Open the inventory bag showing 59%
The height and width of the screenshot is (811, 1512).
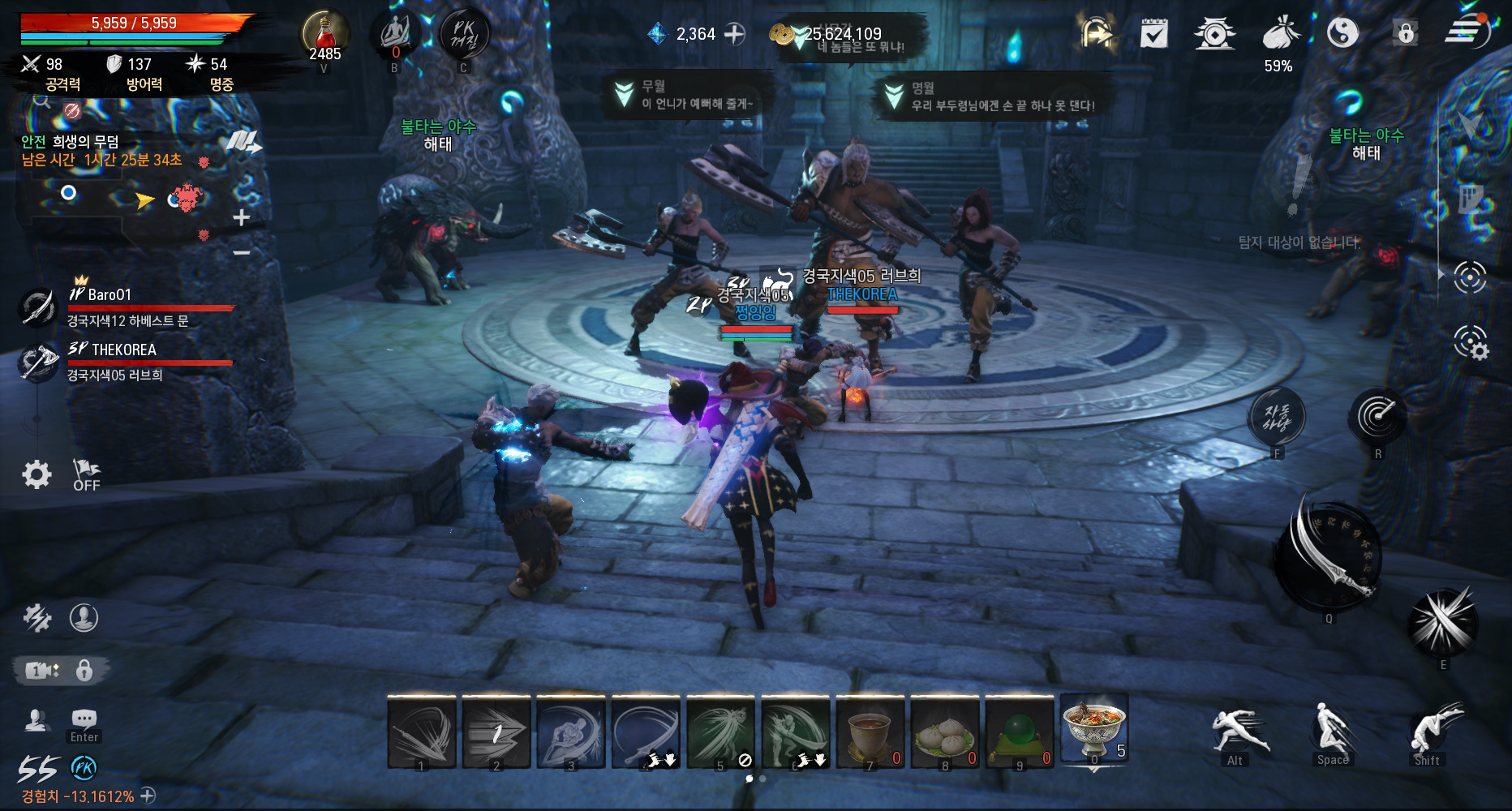pos(1279,36)
